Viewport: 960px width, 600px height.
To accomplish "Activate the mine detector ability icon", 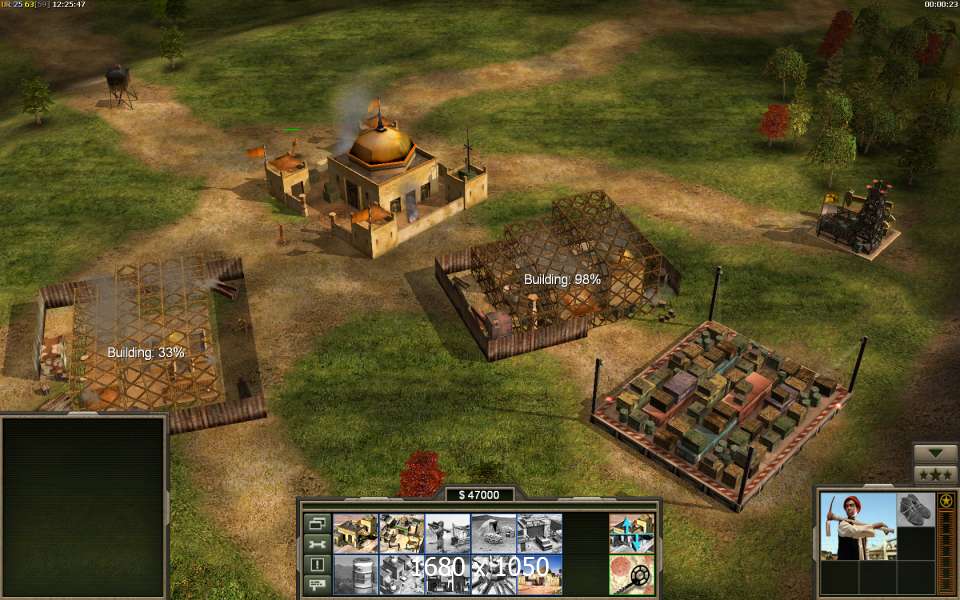I will pyautogui.click(x=631, y=574).
